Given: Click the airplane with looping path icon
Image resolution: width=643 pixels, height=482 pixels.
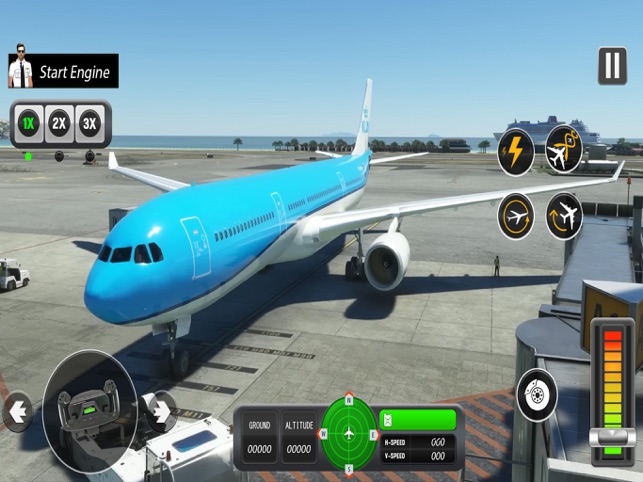Looking at the screenshot, I should pyautogui.click(x=564, y=150).
